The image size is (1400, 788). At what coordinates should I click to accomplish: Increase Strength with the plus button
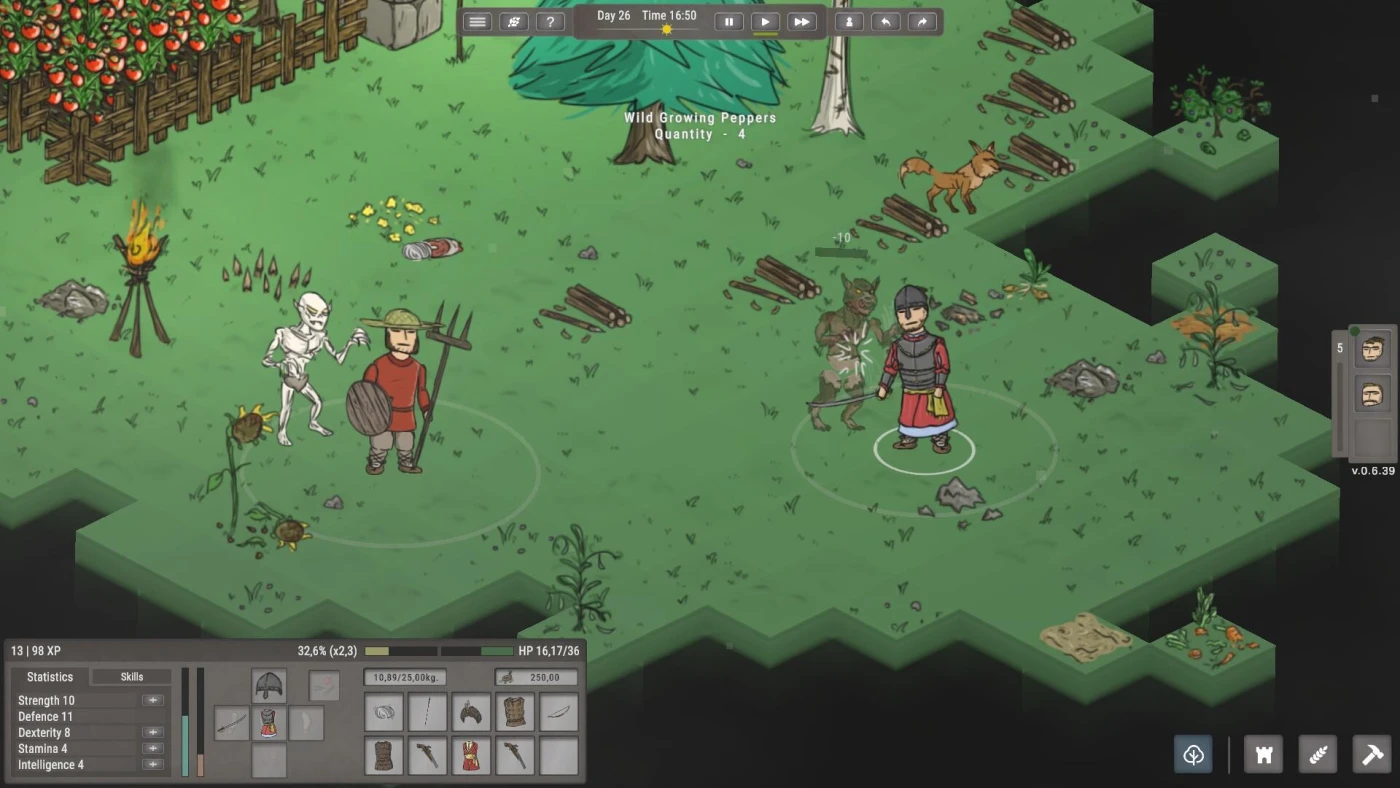click(153, 701)
